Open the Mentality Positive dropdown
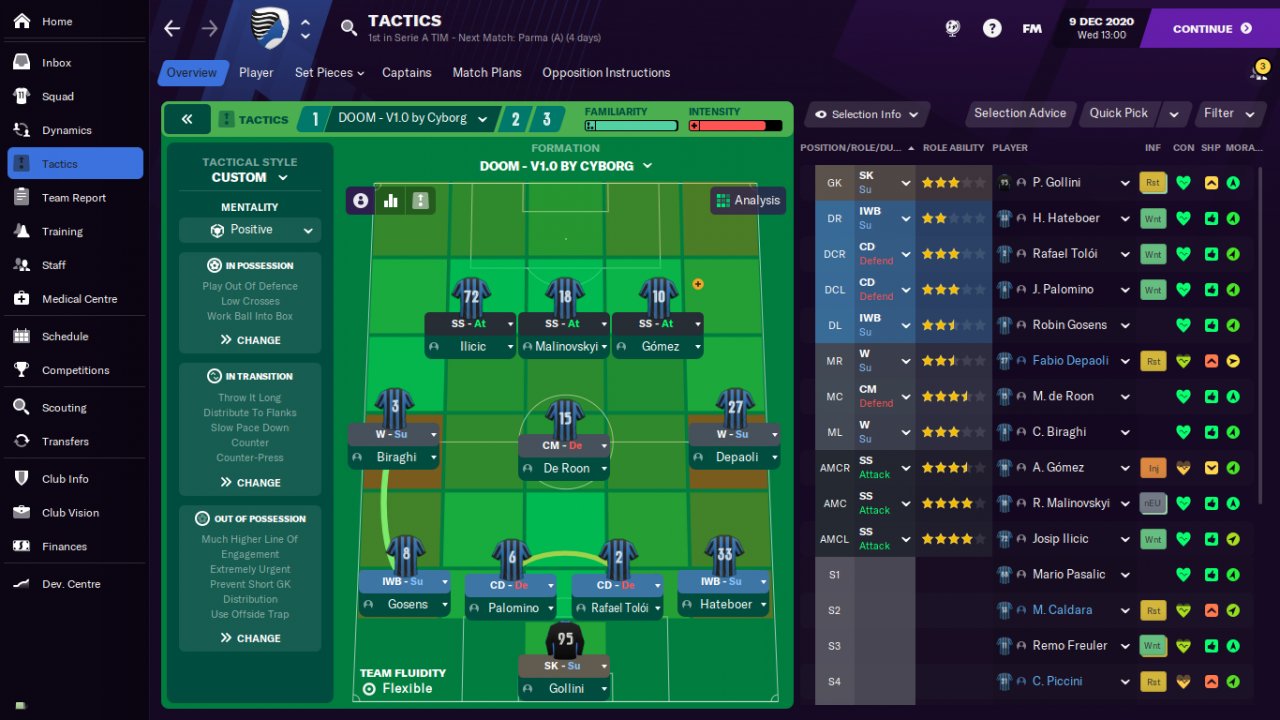The width and height of the screenshot is (1280, 720). [250, 230]
